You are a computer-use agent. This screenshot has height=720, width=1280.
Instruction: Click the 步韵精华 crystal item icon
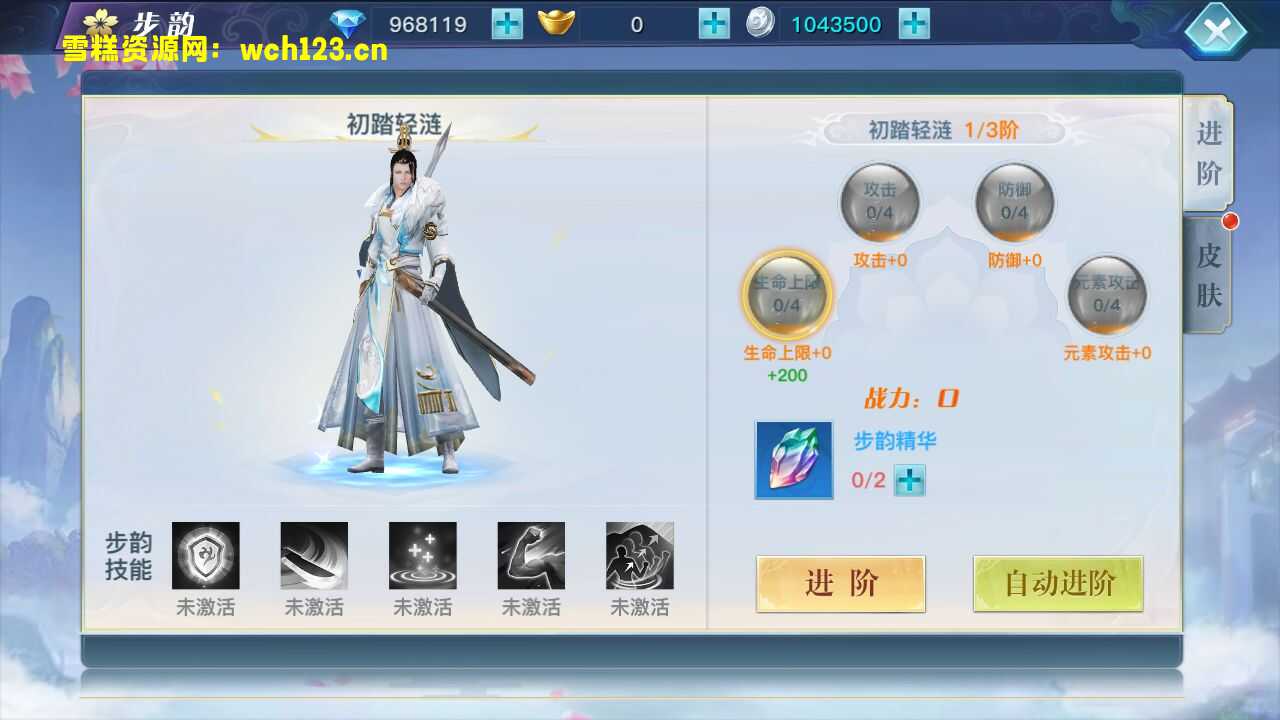click(x=793, y=460)
